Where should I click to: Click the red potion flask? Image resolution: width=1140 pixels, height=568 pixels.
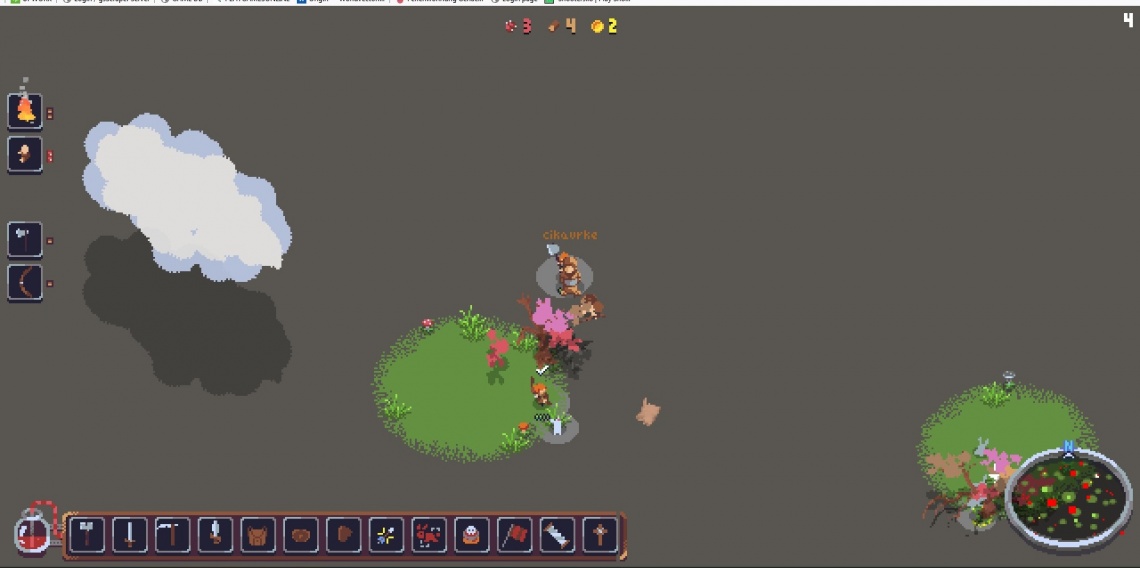32,531
